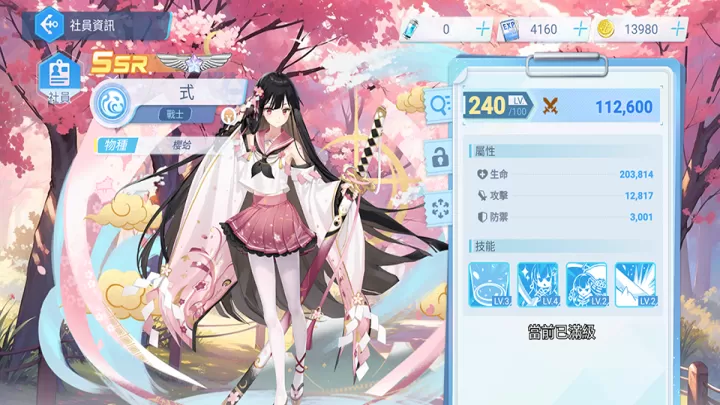
Task: Select the LV.2 slash skill icon
Action: tap(635, 284)
